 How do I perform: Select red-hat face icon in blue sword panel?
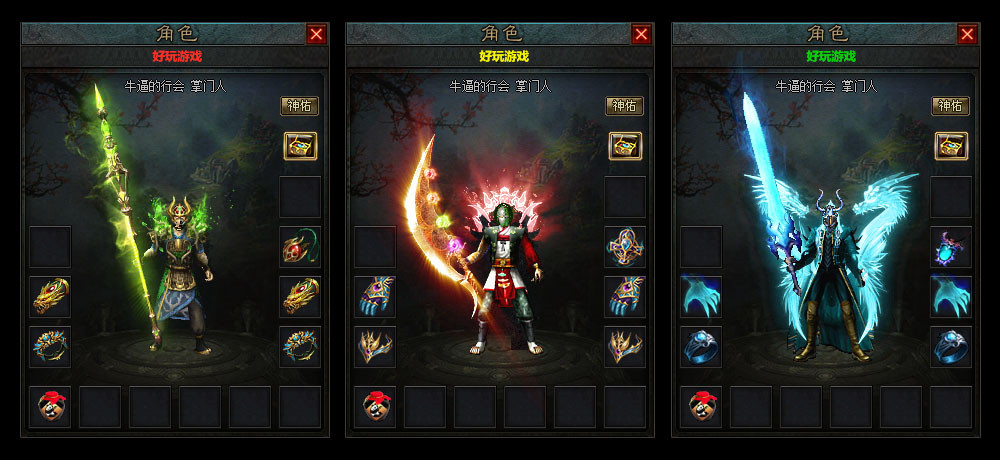(x=701, y=406)
